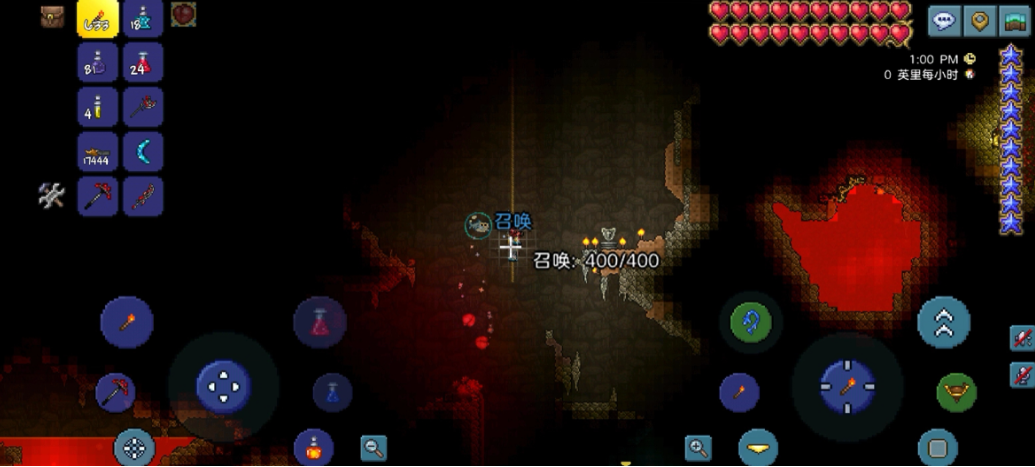Select the red potion stack of 24

click(143, 63)
